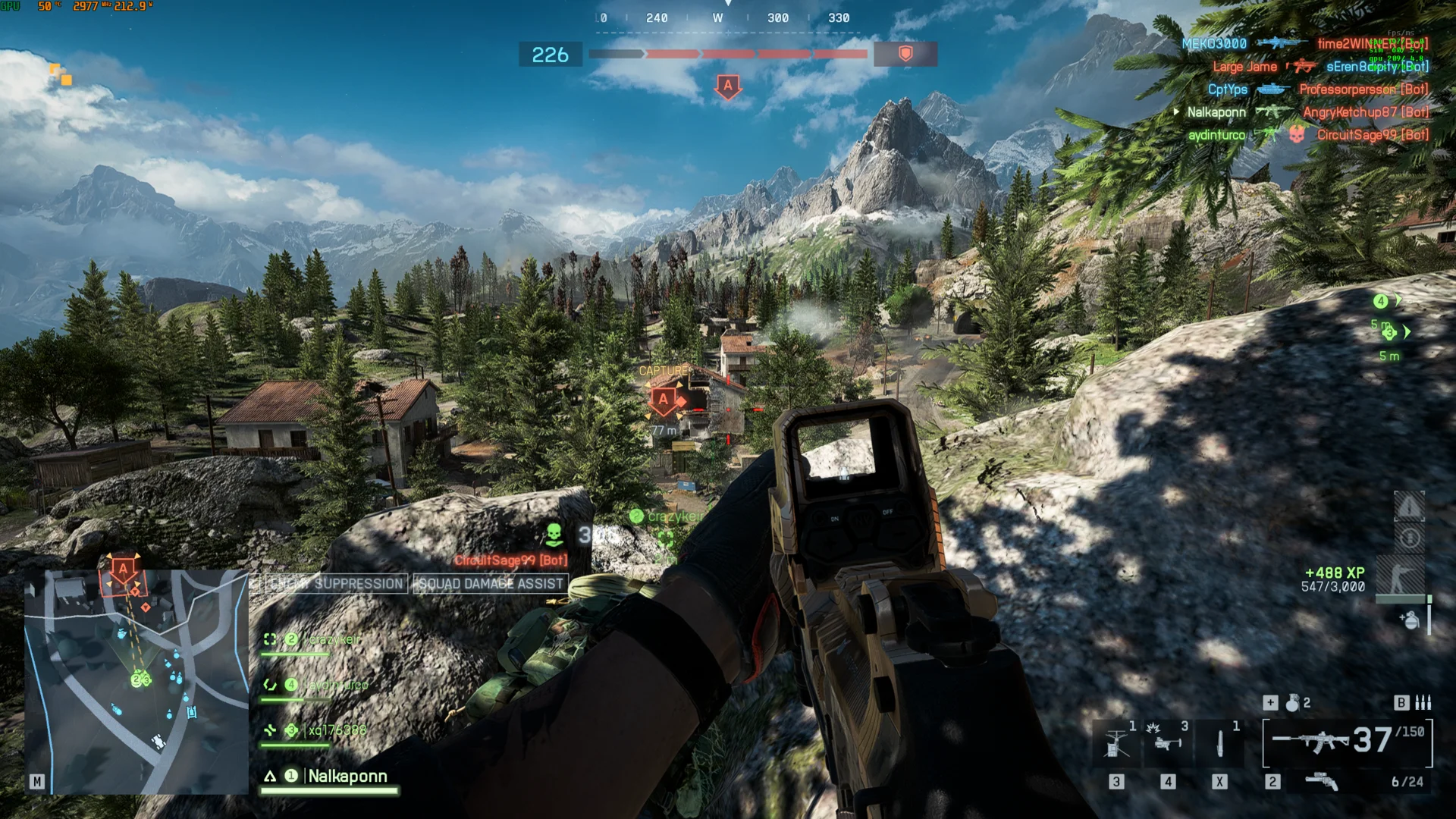The height and width of the screenshot is (819, 1456).
Task: Click the aydinturco kill feed entry
Action: (x=1216, y=135)
